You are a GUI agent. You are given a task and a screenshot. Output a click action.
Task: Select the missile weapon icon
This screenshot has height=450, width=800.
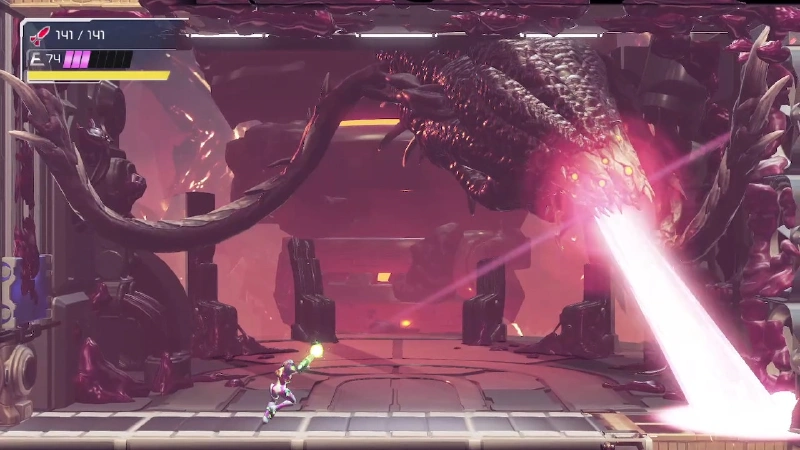(39, 35)
